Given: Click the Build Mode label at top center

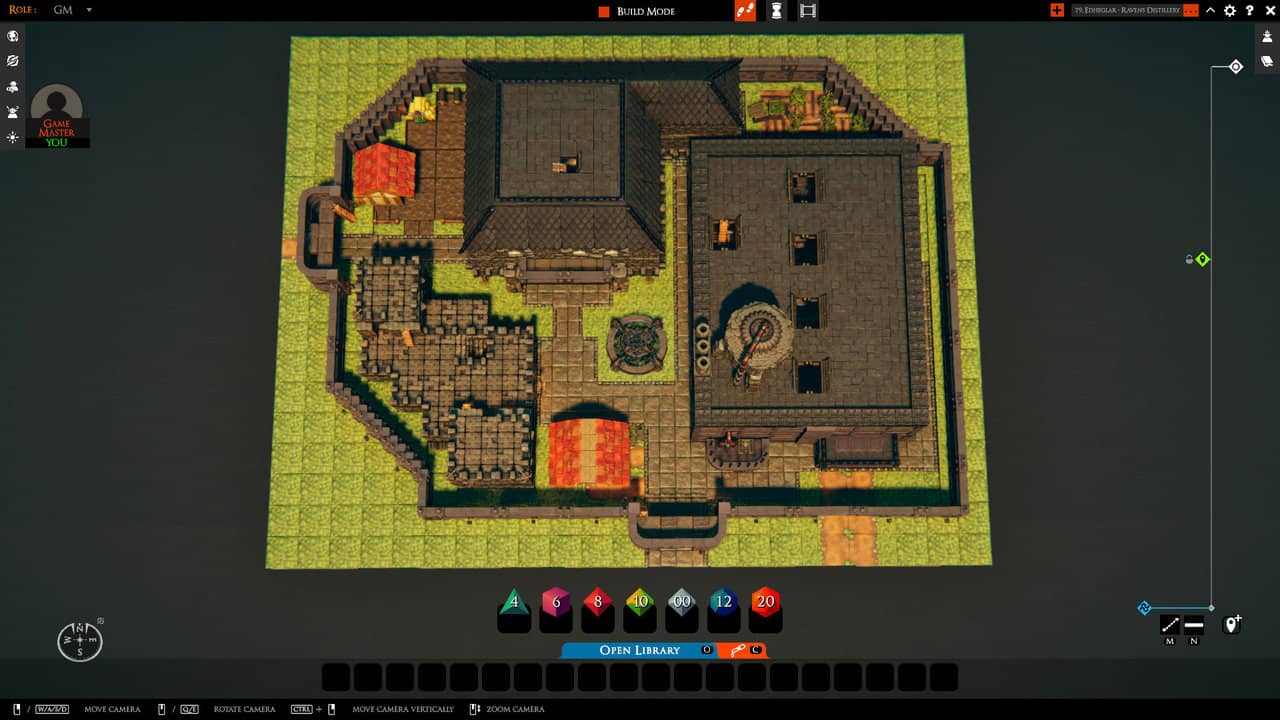Looking at the screenshot, I should click(x=641, y=11).
